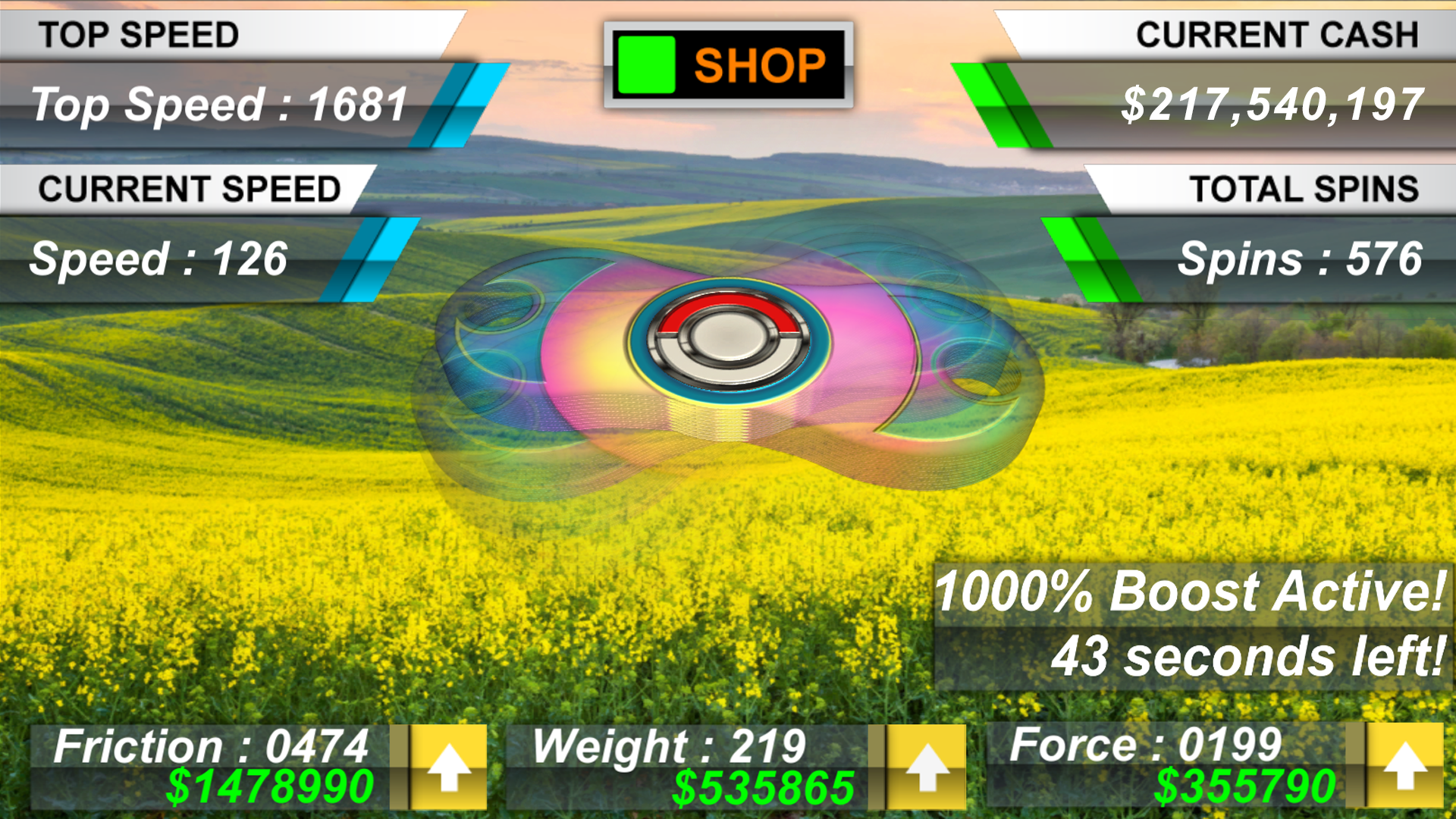Click the yellow Weight upgrade arrow icon
Image resolution: width=1456 pixels, height=819 pixels.
point(926,766)
